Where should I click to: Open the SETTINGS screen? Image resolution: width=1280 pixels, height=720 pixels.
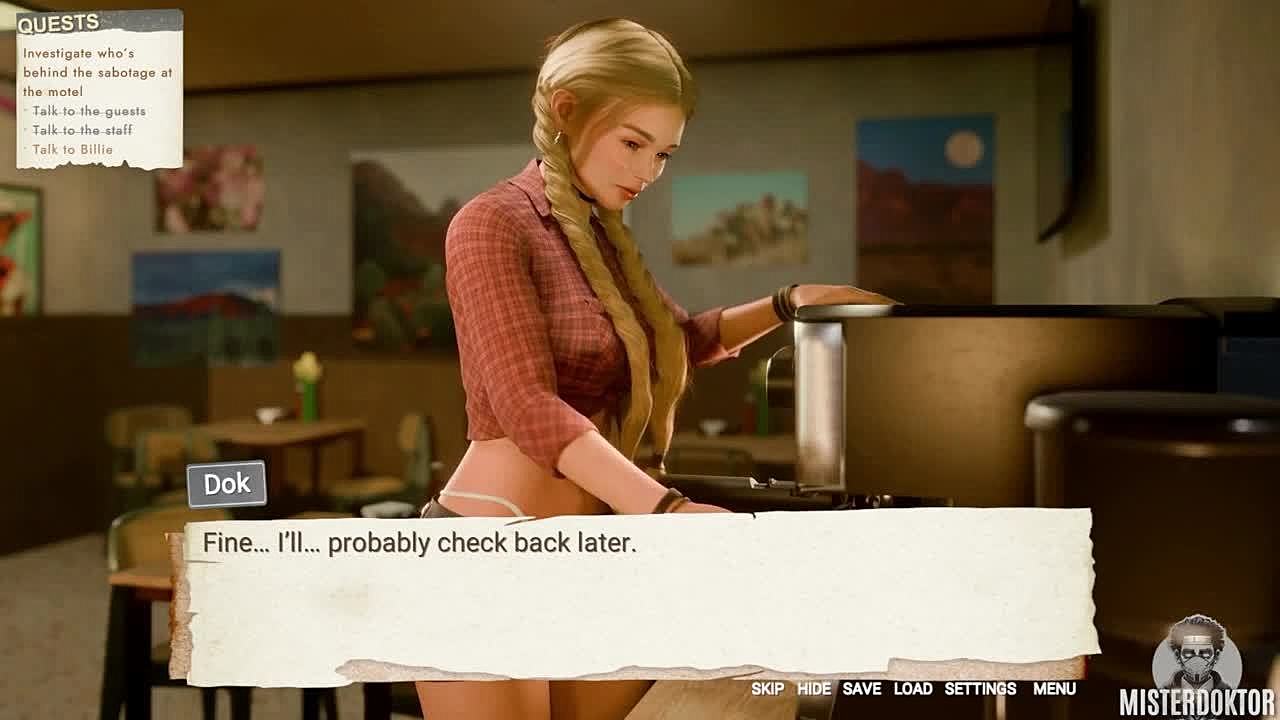pos(980,689)
